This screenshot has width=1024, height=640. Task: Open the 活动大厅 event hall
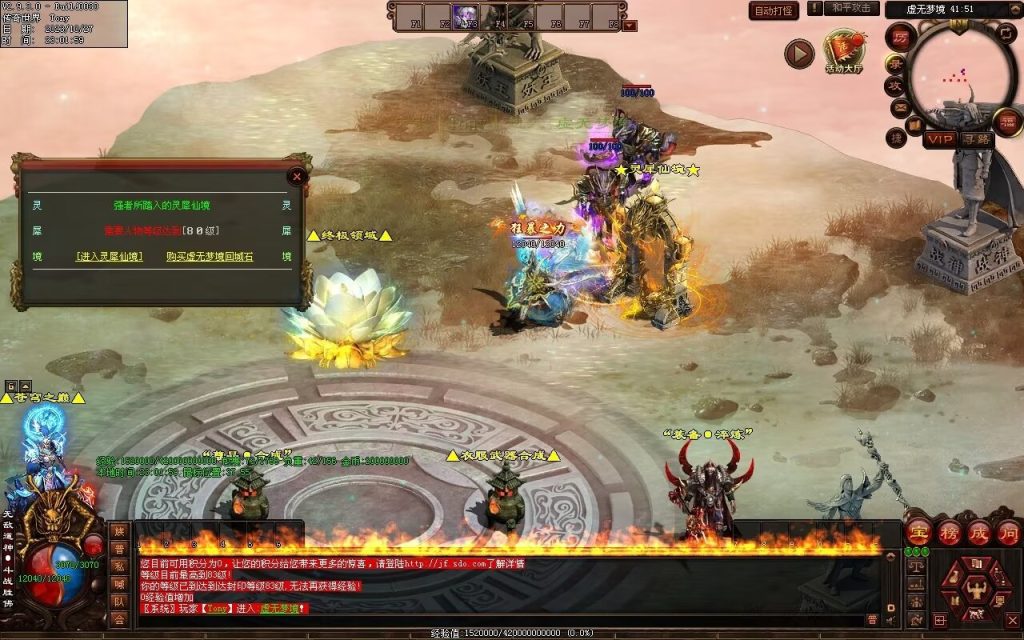844,52
